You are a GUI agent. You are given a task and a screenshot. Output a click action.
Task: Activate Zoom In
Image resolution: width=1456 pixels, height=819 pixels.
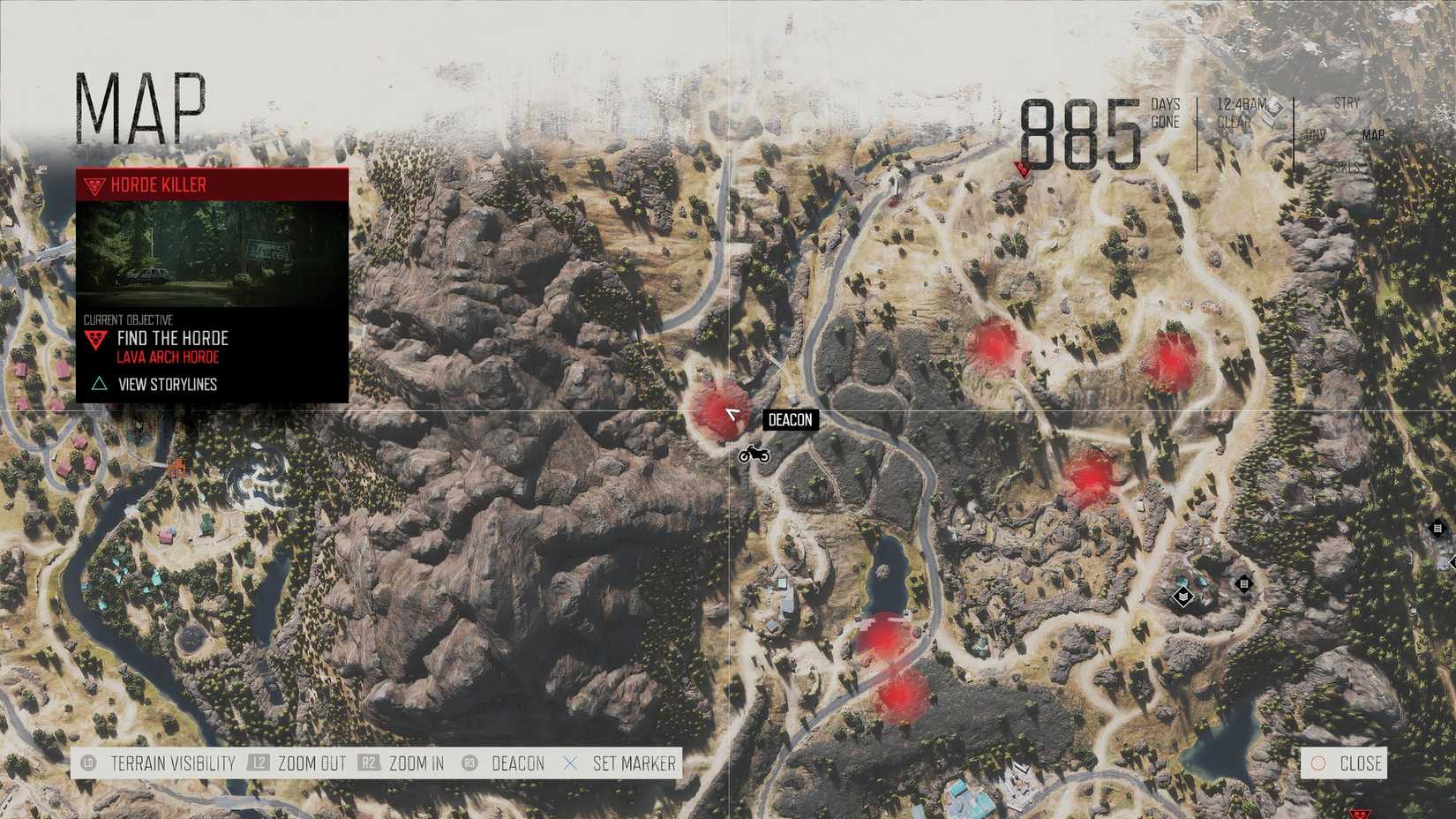[416, 763]
